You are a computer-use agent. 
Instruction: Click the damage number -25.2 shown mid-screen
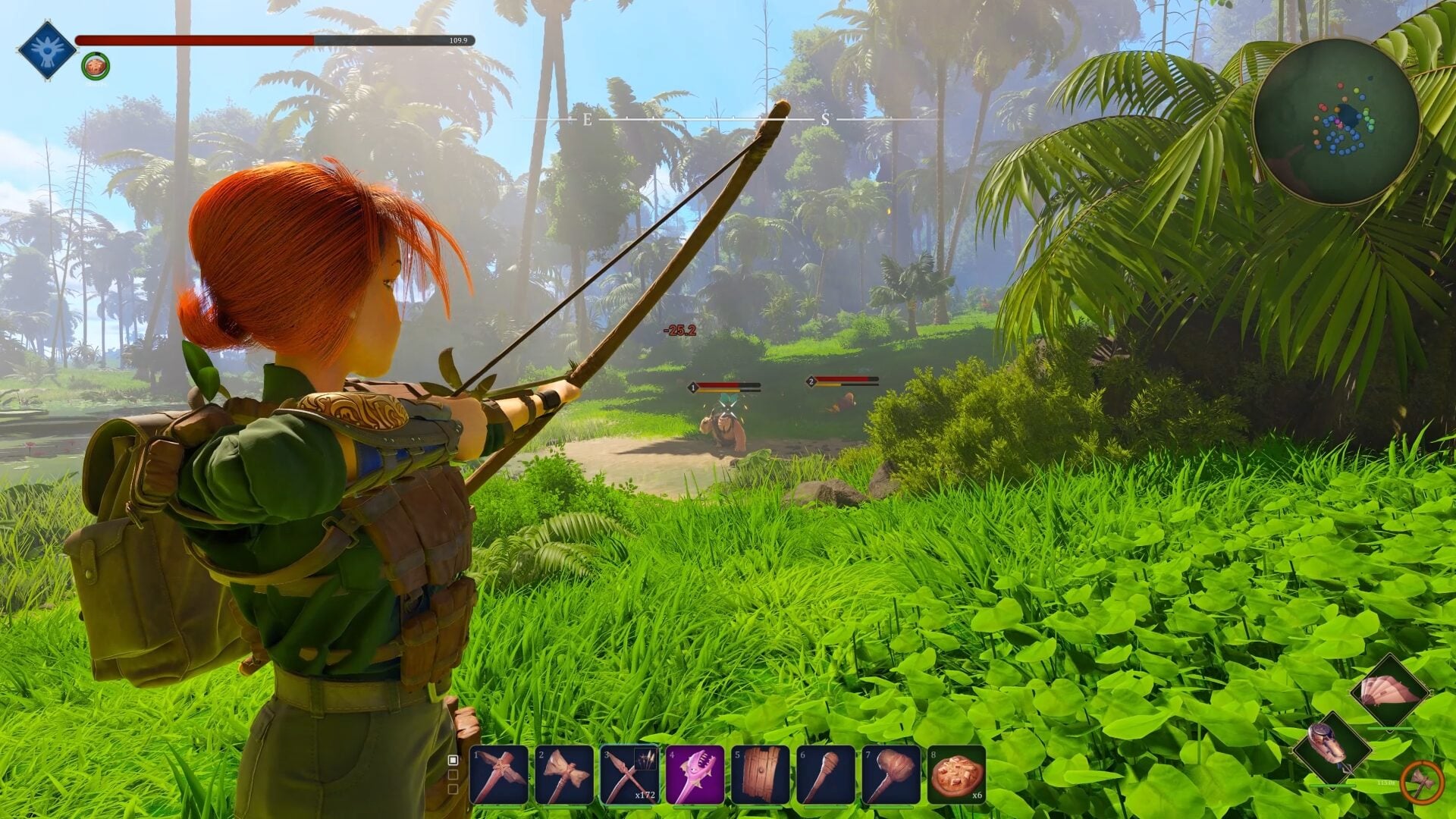tap(680, 330)
